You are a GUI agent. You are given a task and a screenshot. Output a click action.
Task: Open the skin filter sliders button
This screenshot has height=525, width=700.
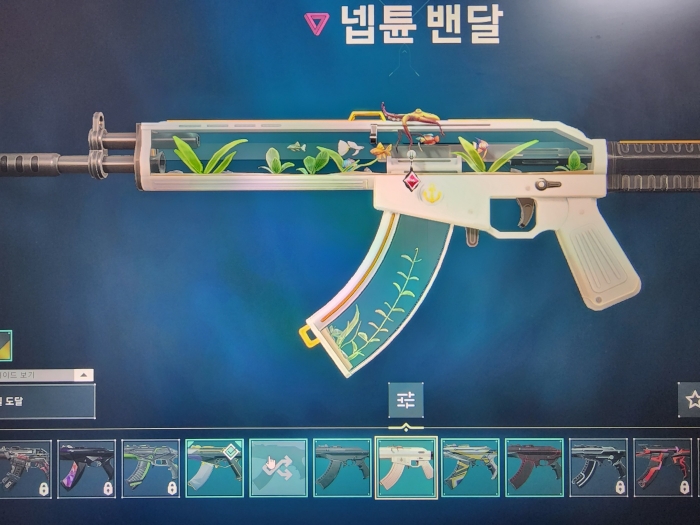point(406,400)
